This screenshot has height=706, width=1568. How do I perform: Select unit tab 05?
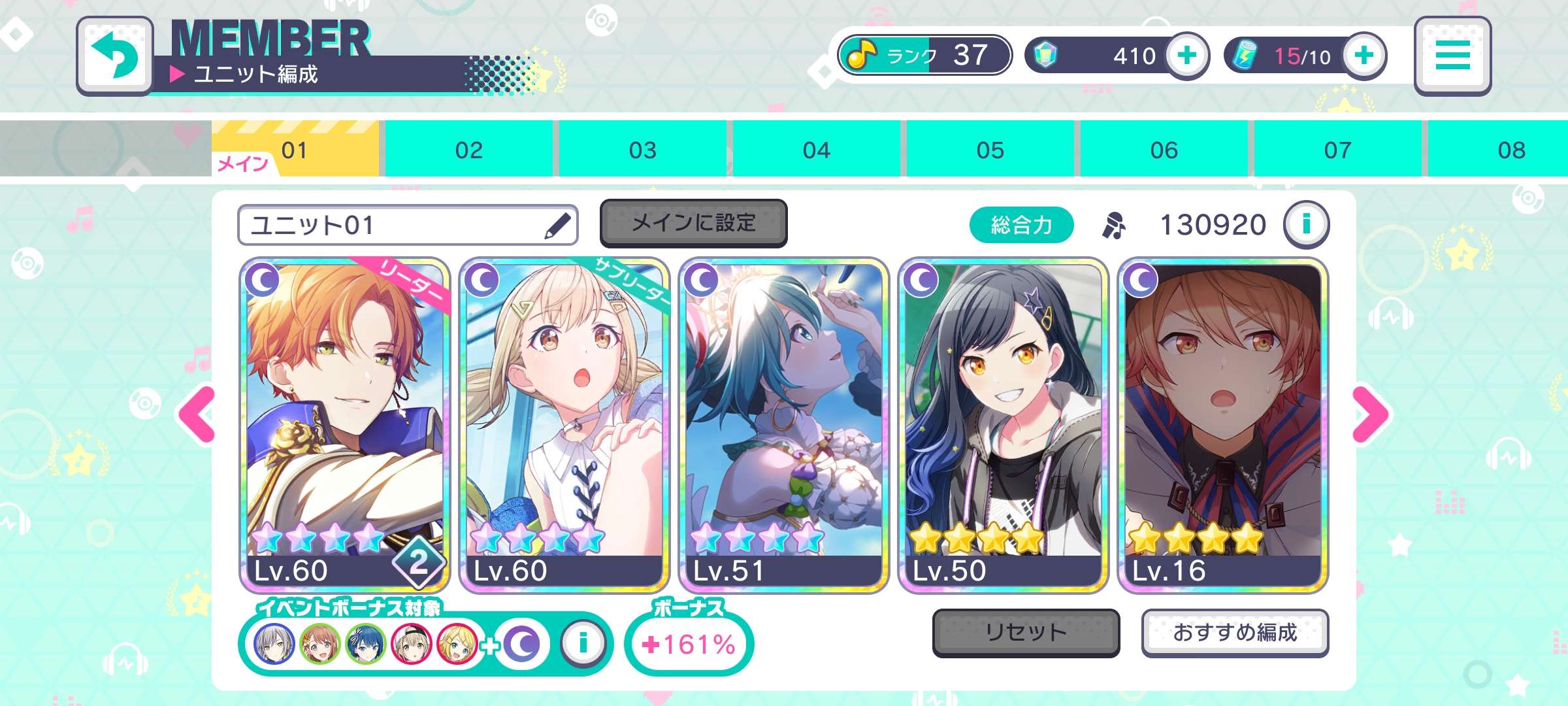(990, 150)
